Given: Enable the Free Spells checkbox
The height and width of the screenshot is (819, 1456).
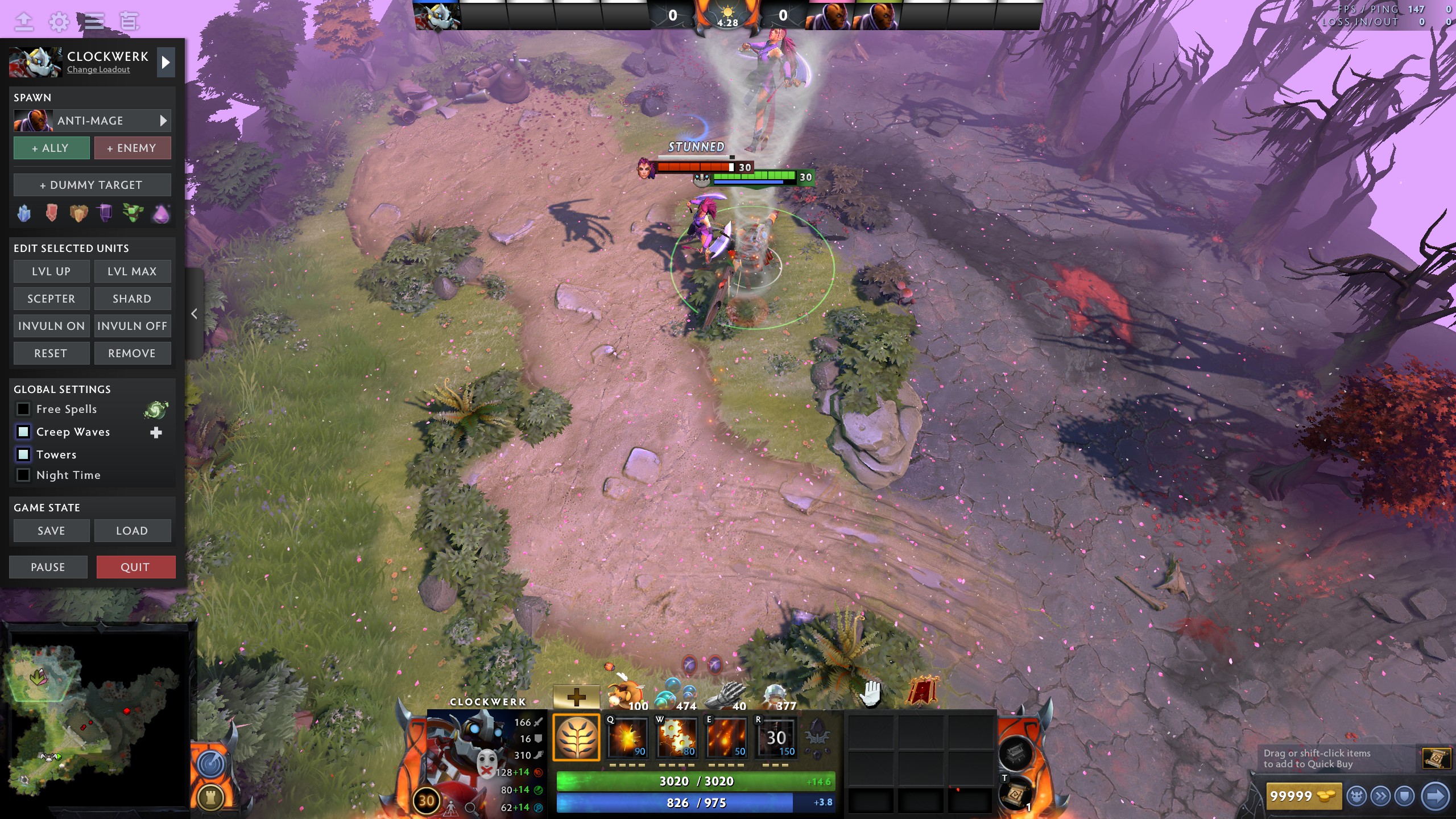Looking at the screenshot, I should 23,409.
